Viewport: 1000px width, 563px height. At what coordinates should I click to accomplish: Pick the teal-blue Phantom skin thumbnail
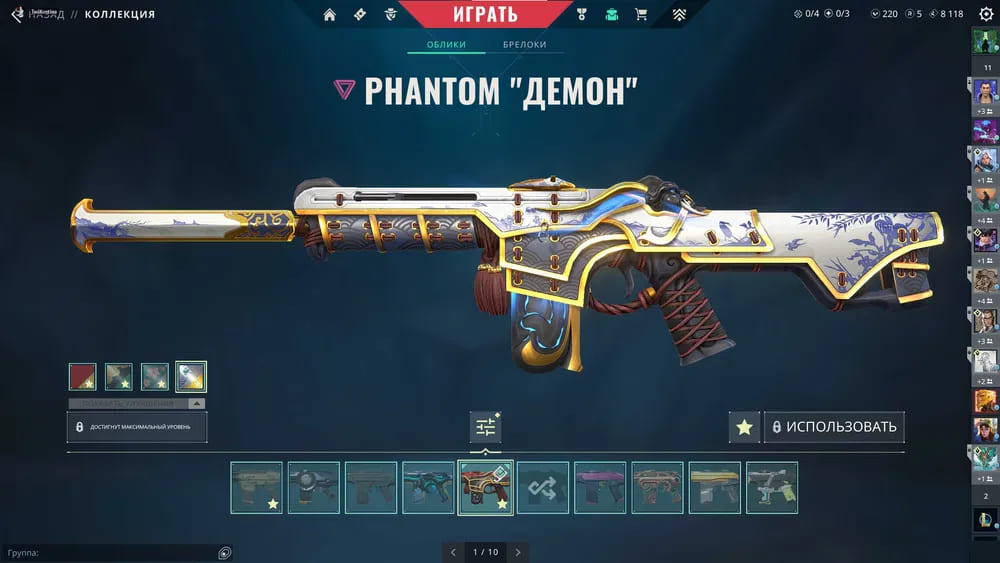pyautogui.click(x=428, y=487)
